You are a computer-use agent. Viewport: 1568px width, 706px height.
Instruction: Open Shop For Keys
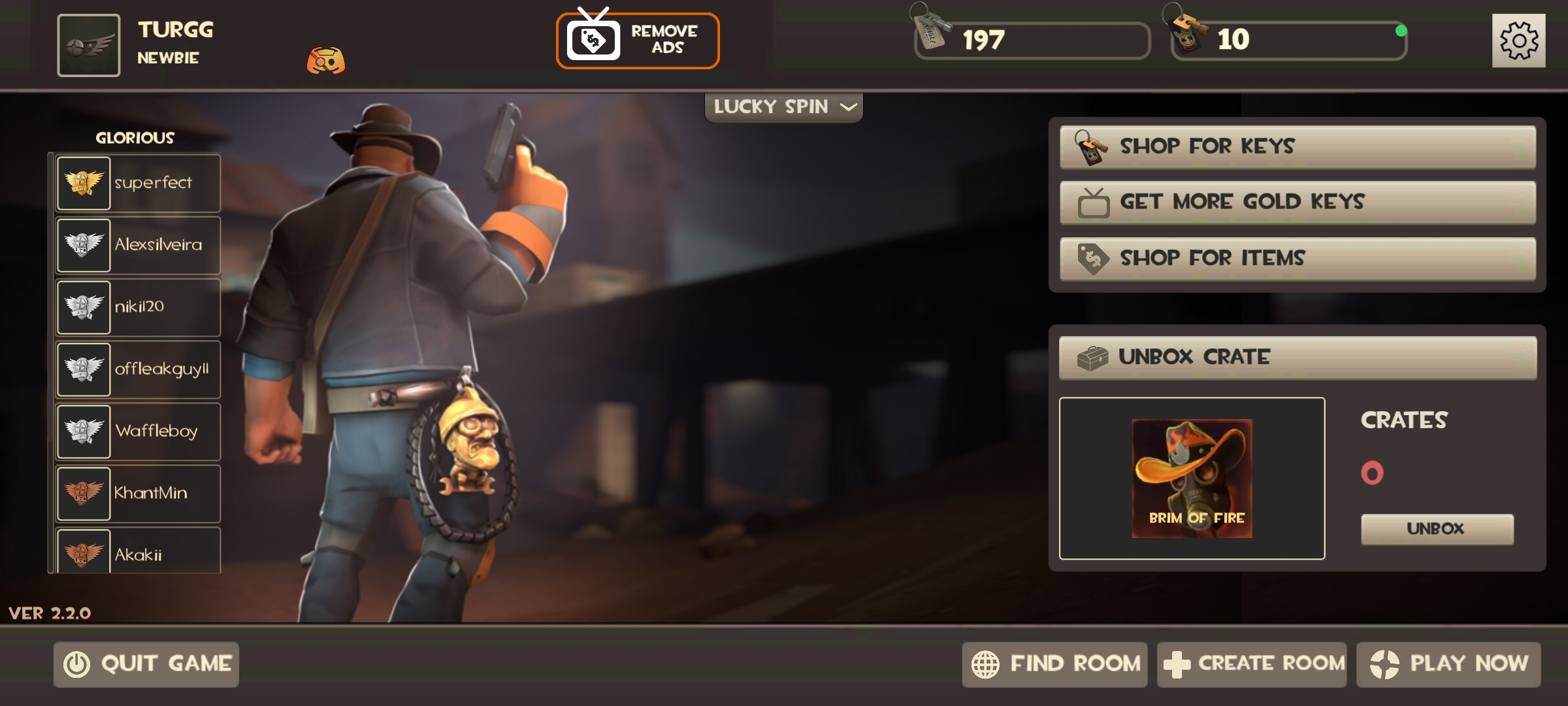pyautogui.click(x=1298, y=147)
